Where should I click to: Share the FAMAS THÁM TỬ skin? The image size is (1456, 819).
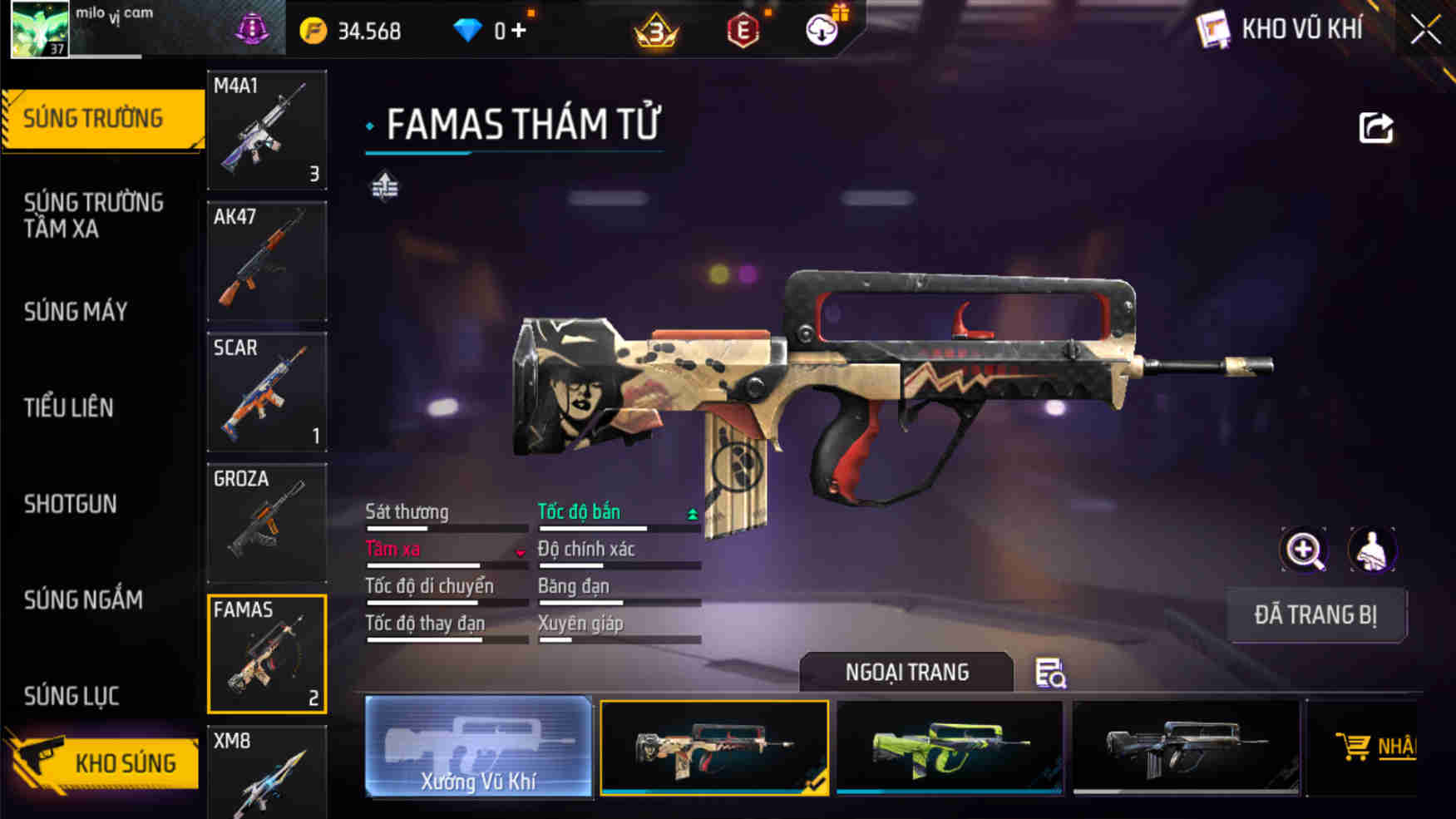point(1378,126)
